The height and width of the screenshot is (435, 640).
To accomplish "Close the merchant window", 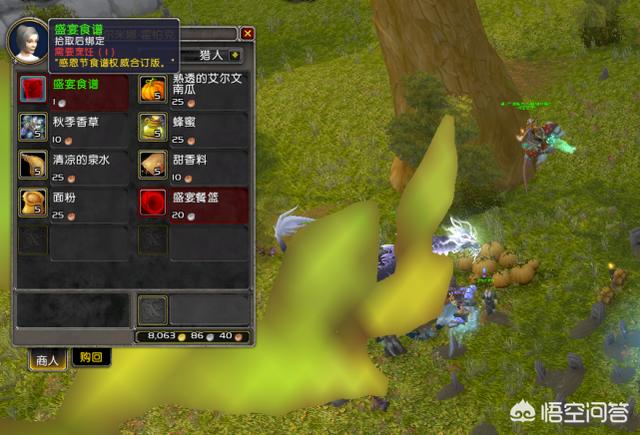I will pyautogui.click(x=247, y=33).
